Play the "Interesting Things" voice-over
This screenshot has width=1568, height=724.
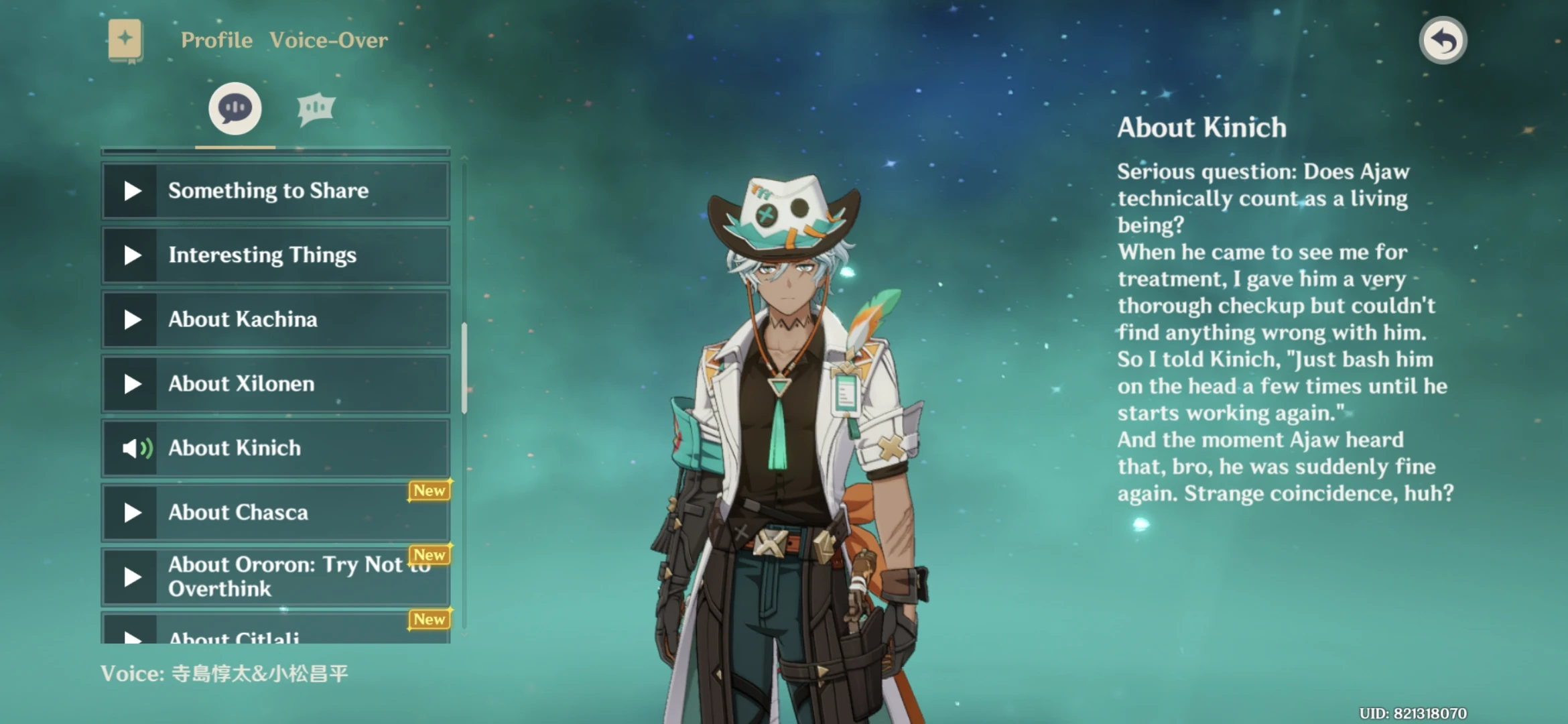tap(275, 255)
